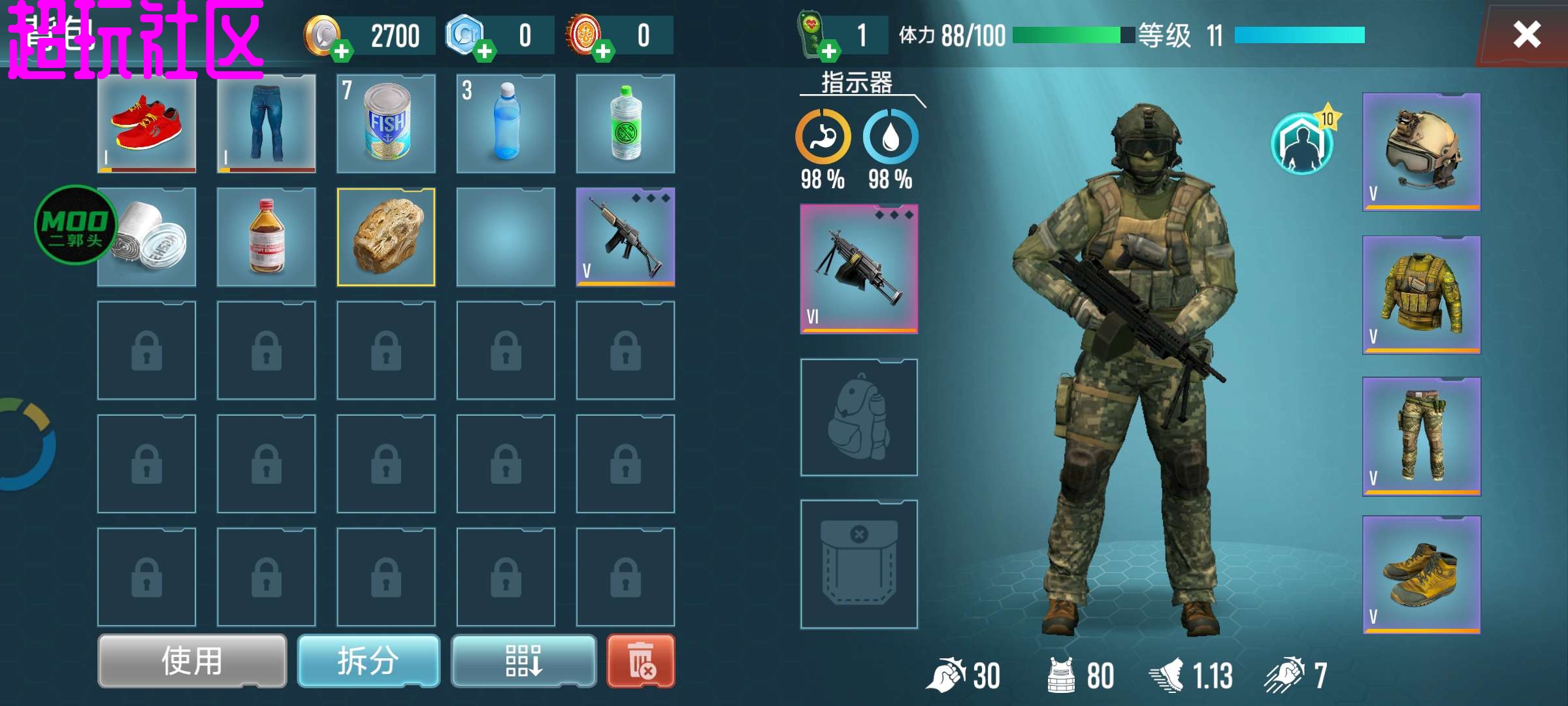
Task: Select the equipped yellow boots slot
Action: pyautogui.click(x=1422, y=575)
